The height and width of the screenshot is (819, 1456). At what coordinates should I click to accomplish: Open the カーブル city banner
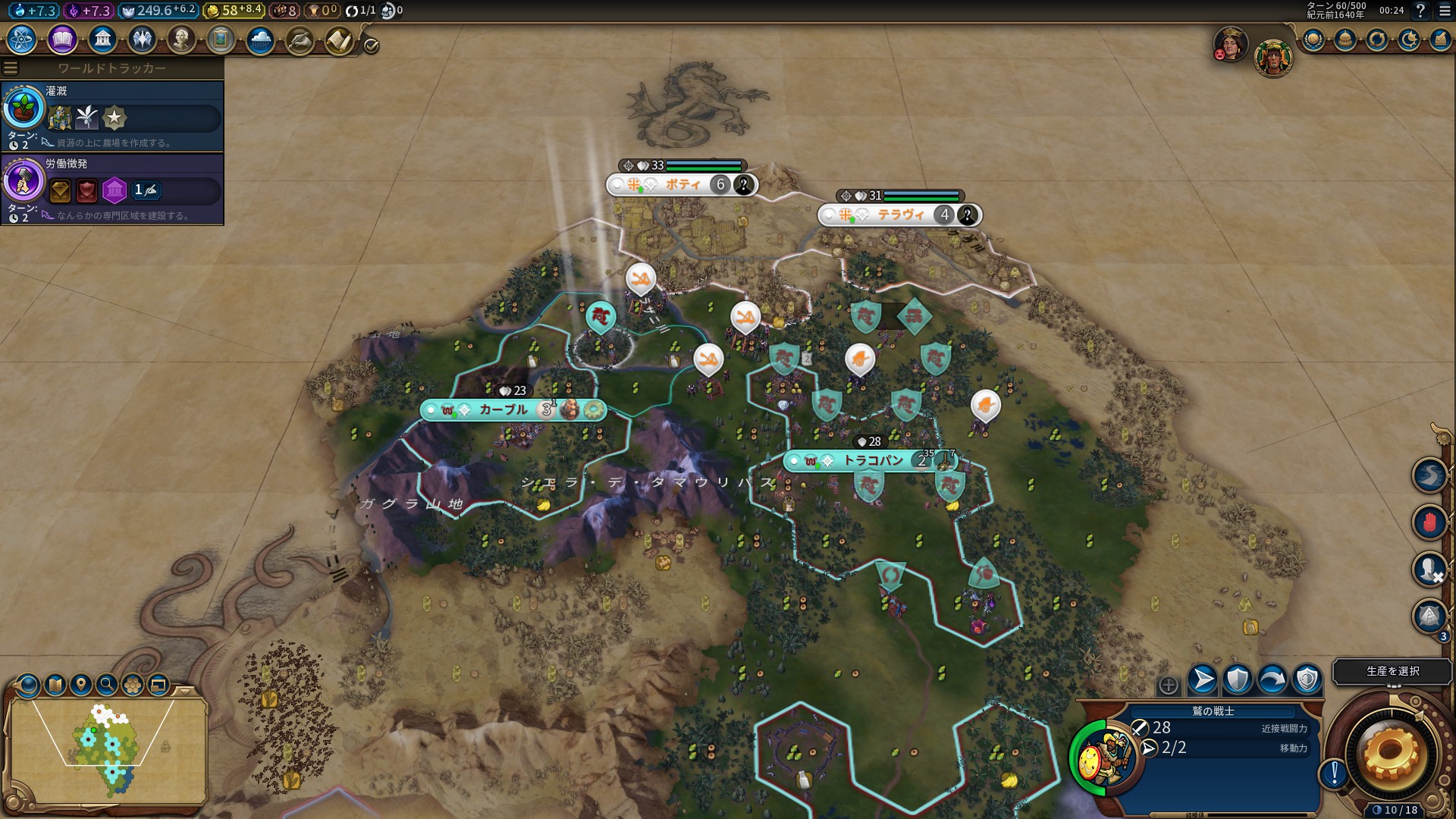(x=502, y=409)
